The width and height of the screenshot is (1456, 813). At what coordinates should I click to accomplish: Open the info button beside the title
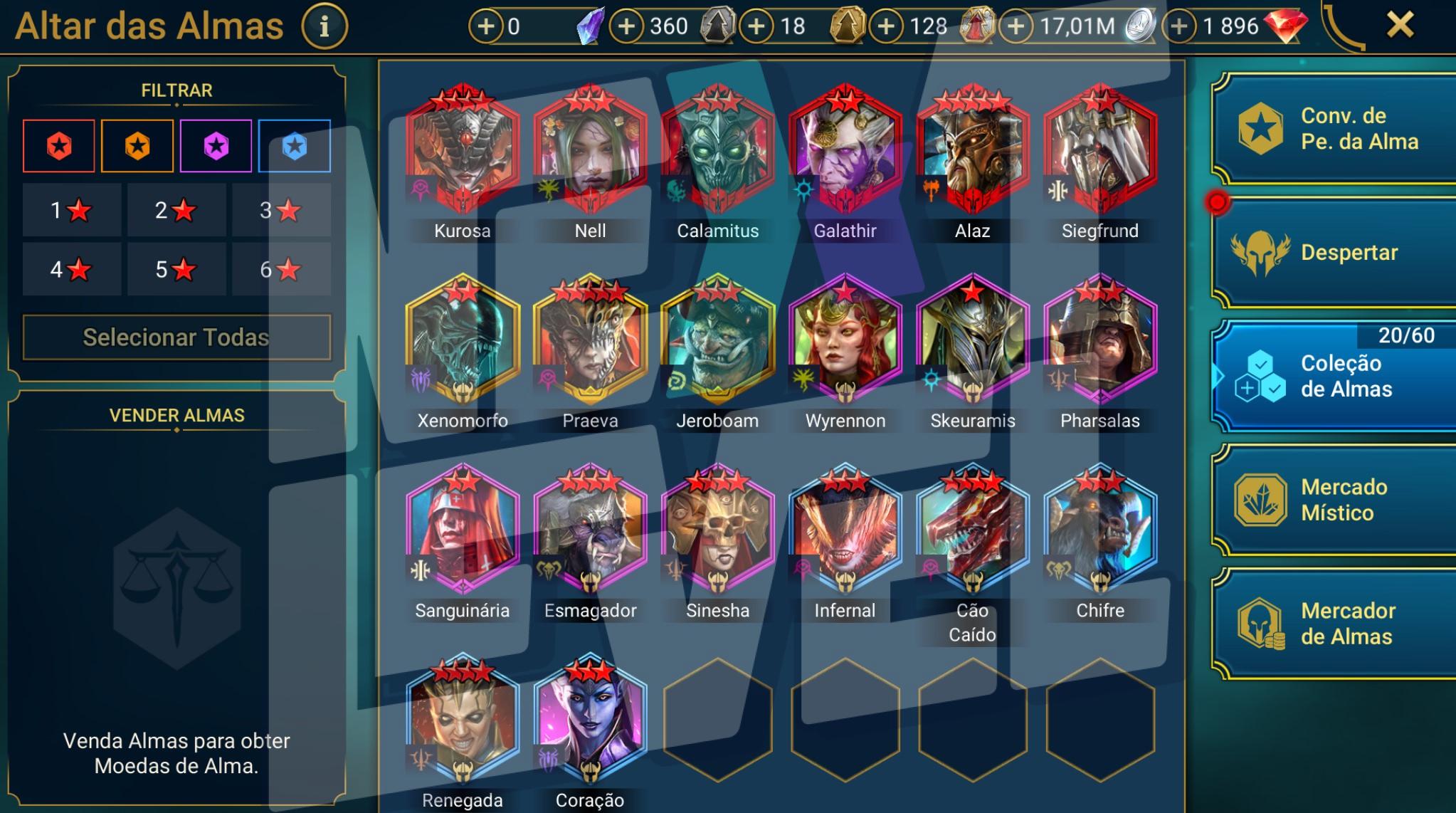click(x=325, y=26)
